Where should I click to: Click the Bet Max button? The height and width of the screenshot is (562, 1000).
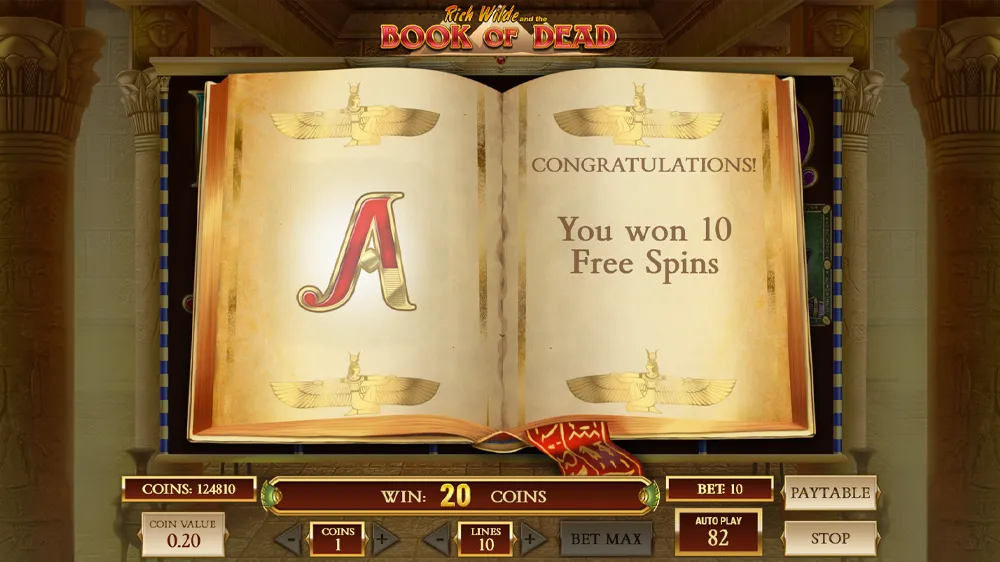click(x=606, y=539)
